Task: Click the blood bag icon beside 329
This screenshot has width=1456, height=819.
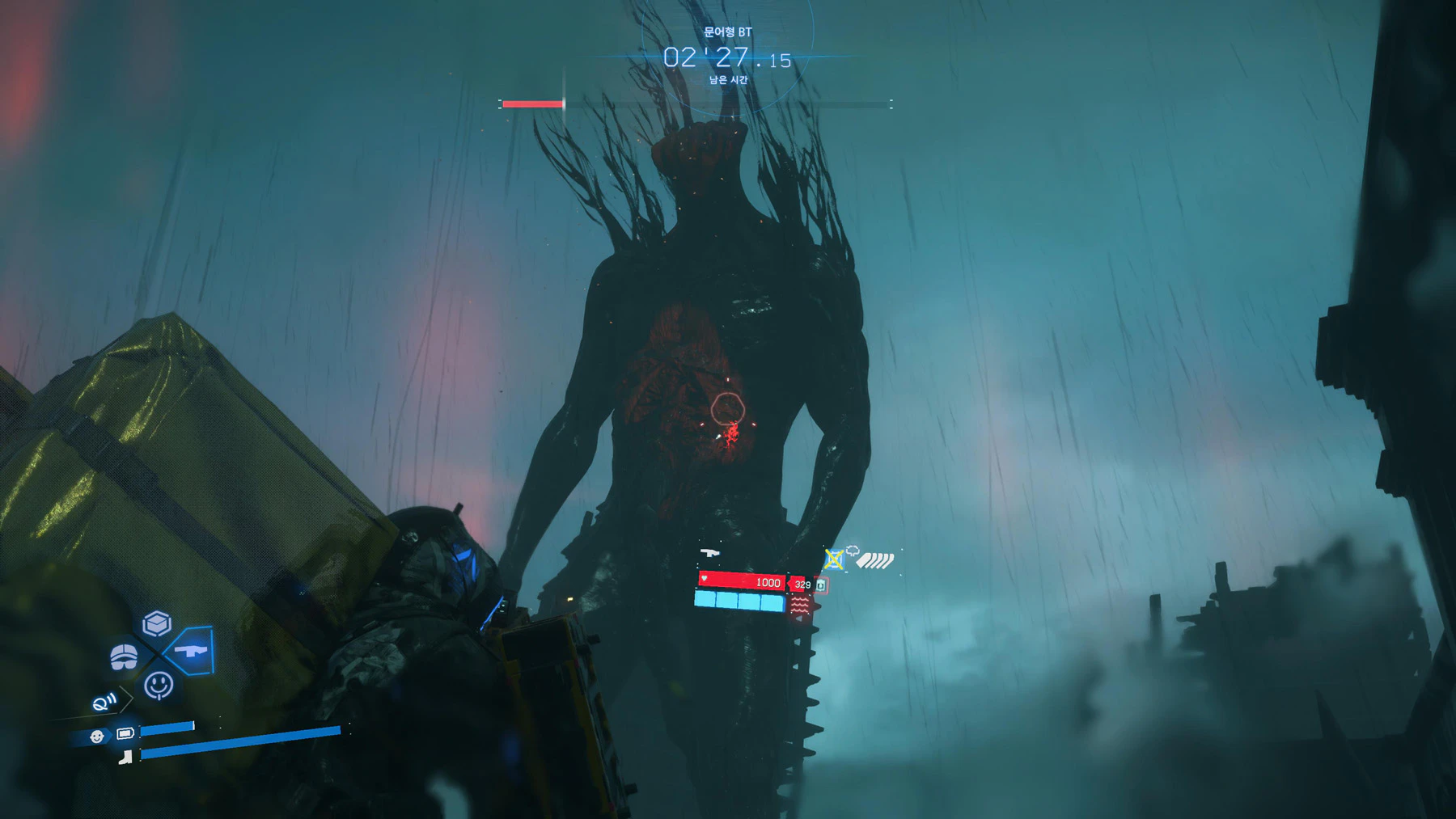Action: 820,585
